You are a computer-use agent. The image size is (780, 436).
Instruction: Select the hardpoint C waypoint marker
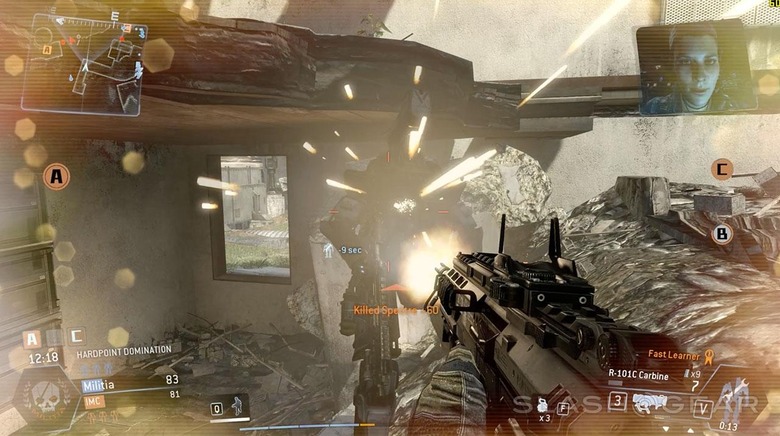(721, 169)
